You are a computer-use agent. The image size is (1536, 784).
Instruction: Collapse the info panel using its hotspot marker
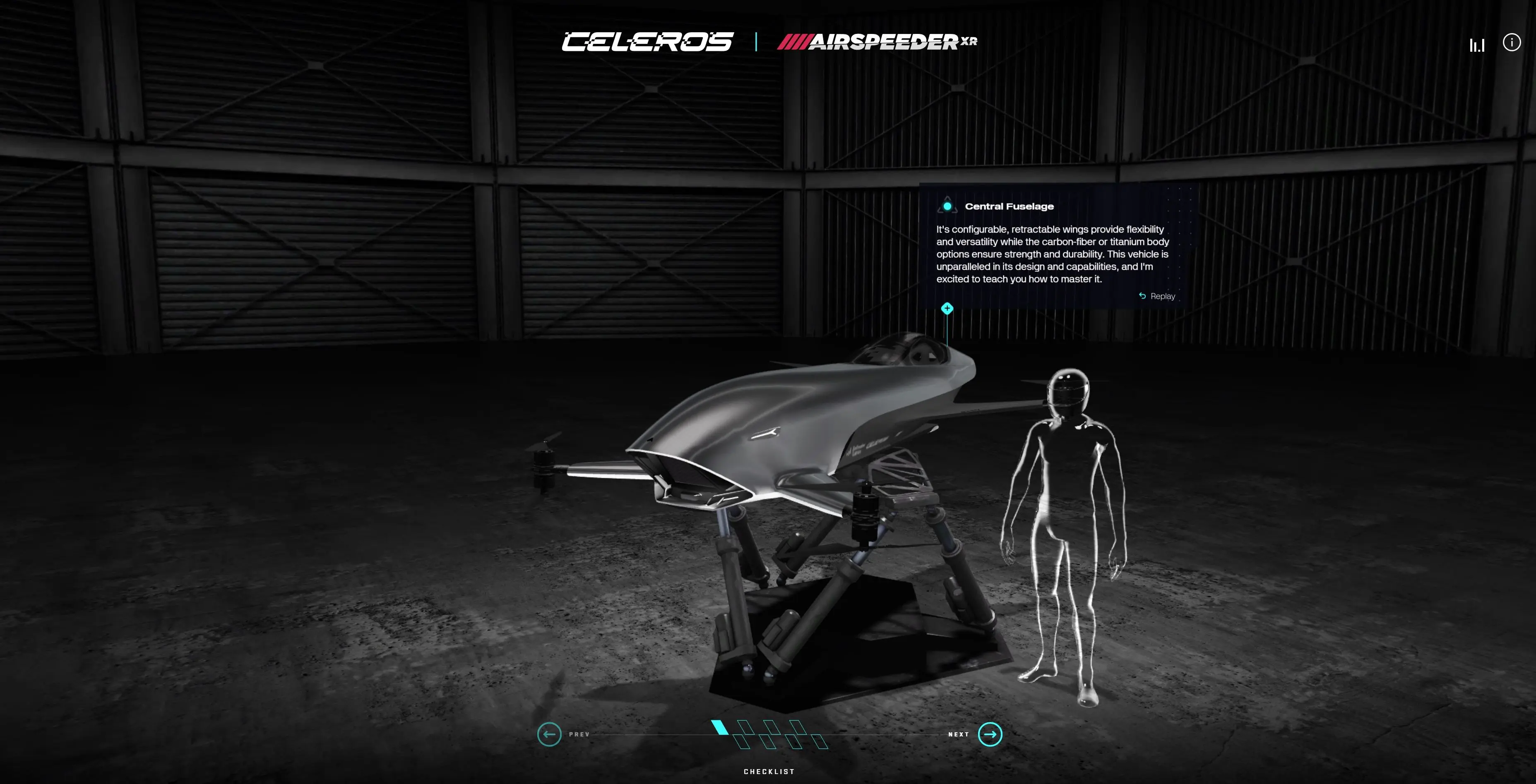[x=947, y=308]
